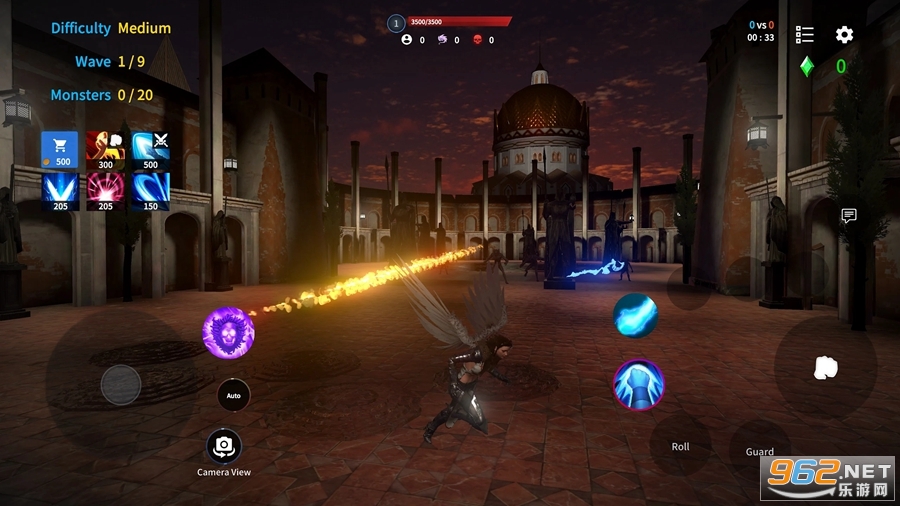Screen dimensions: 900x506
Task: Buy the red fist upgrade for 300
Action: [105, 150]
